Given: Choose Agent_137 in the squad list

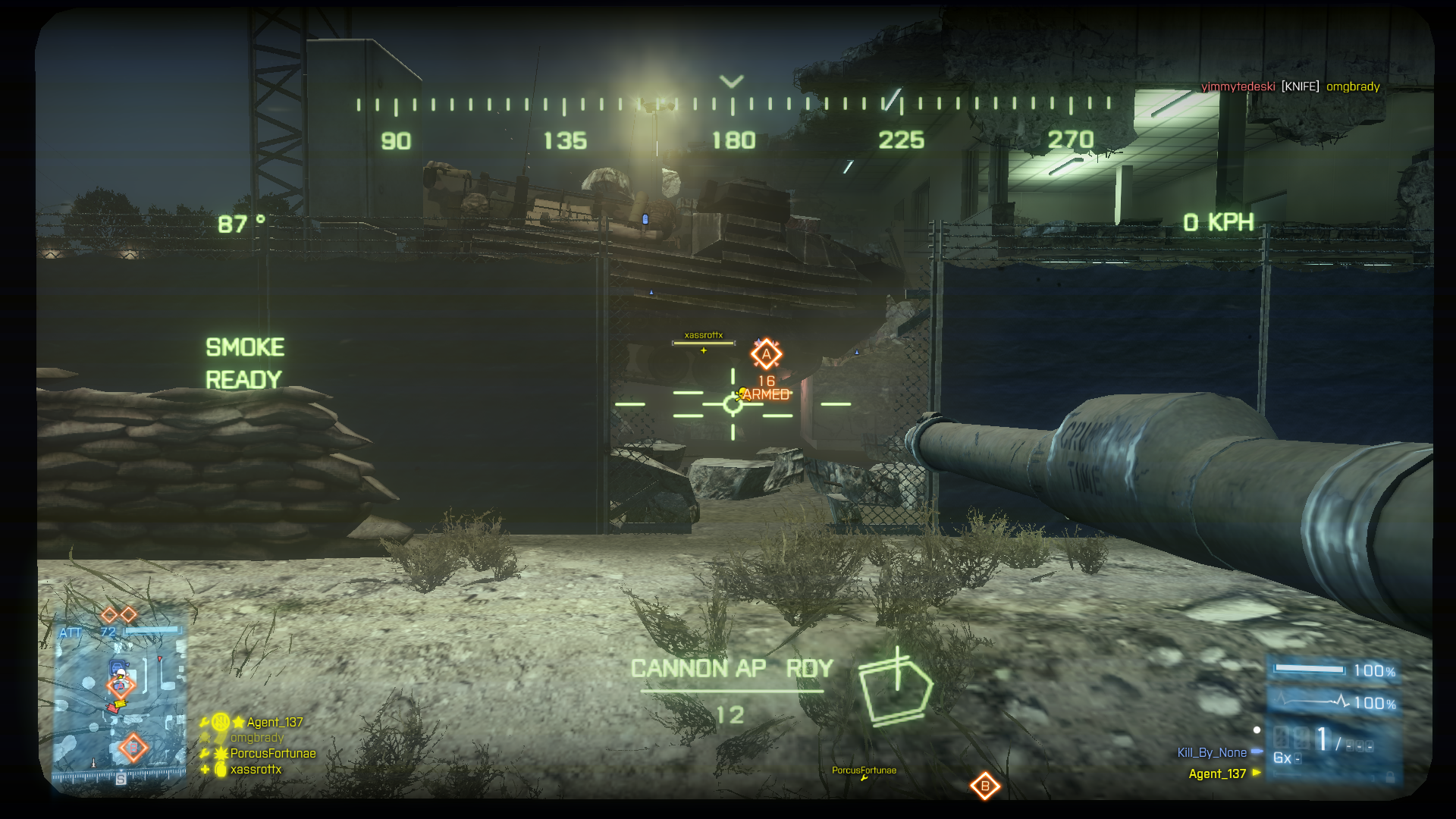Looking at the screenshot, I should [274, 722].
